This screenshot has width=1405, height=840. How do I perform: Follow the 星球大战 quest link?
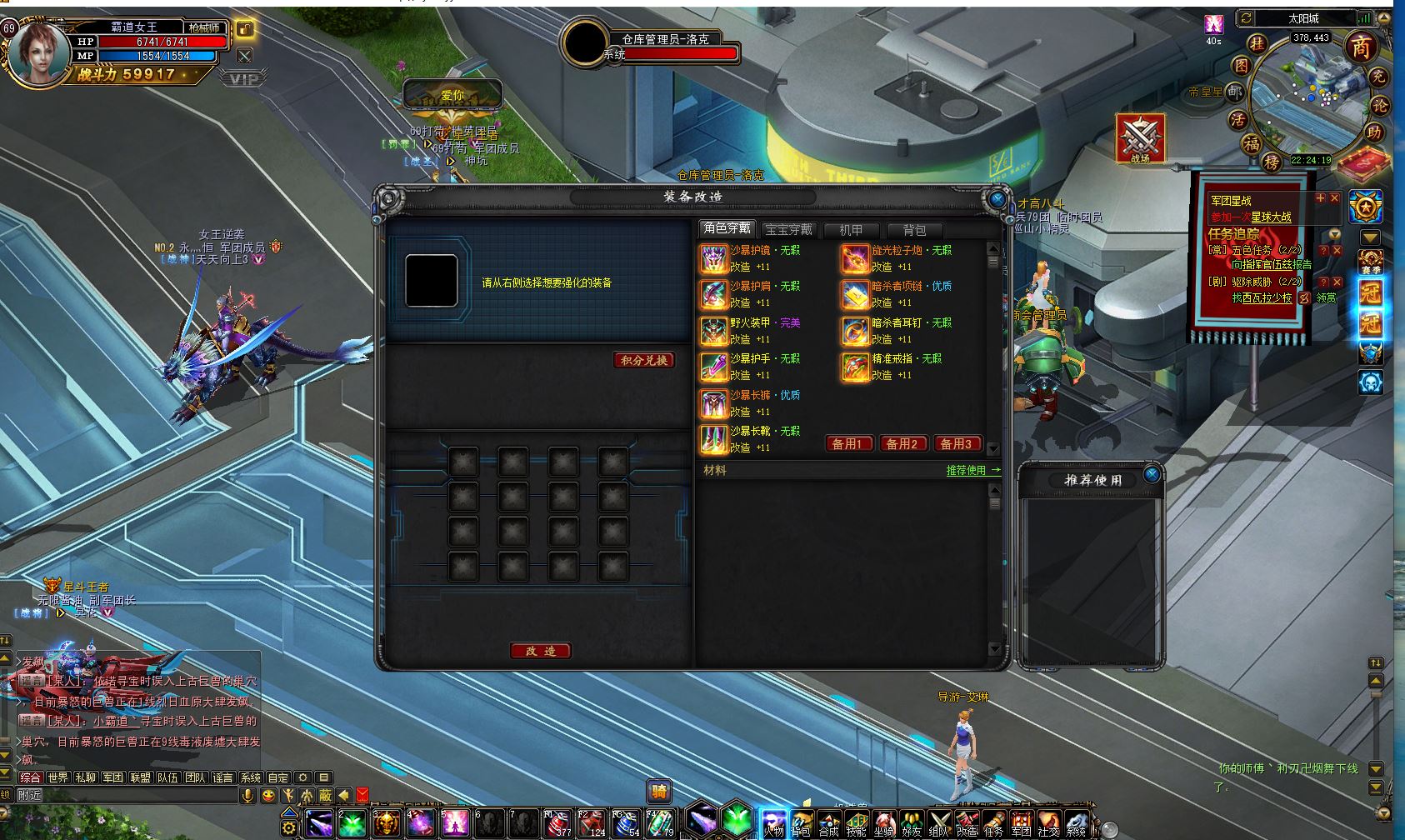(1271, 217)
